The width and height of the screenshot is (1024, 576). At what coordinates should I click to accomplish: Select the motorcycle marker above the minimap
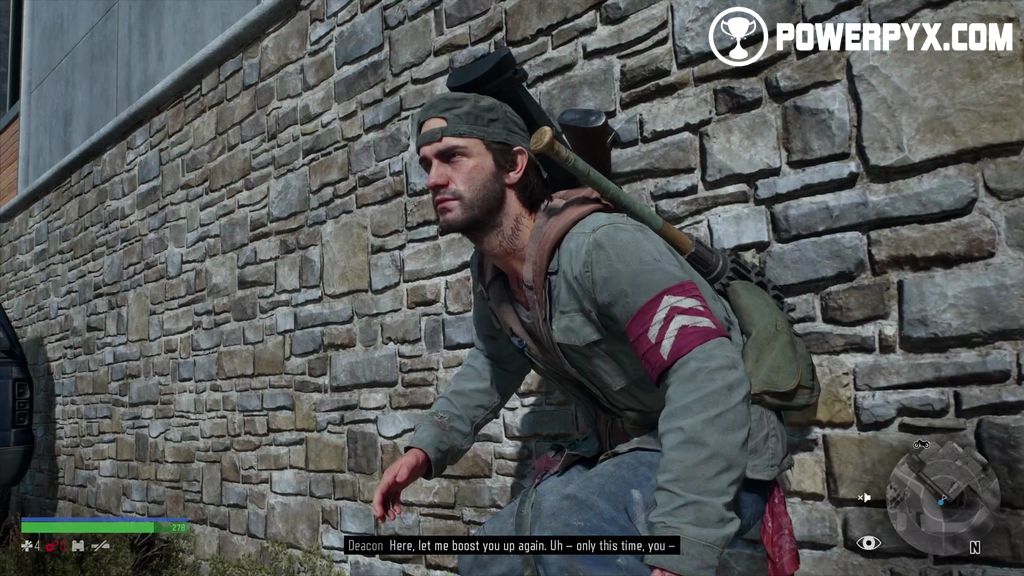tap(922, 444)
